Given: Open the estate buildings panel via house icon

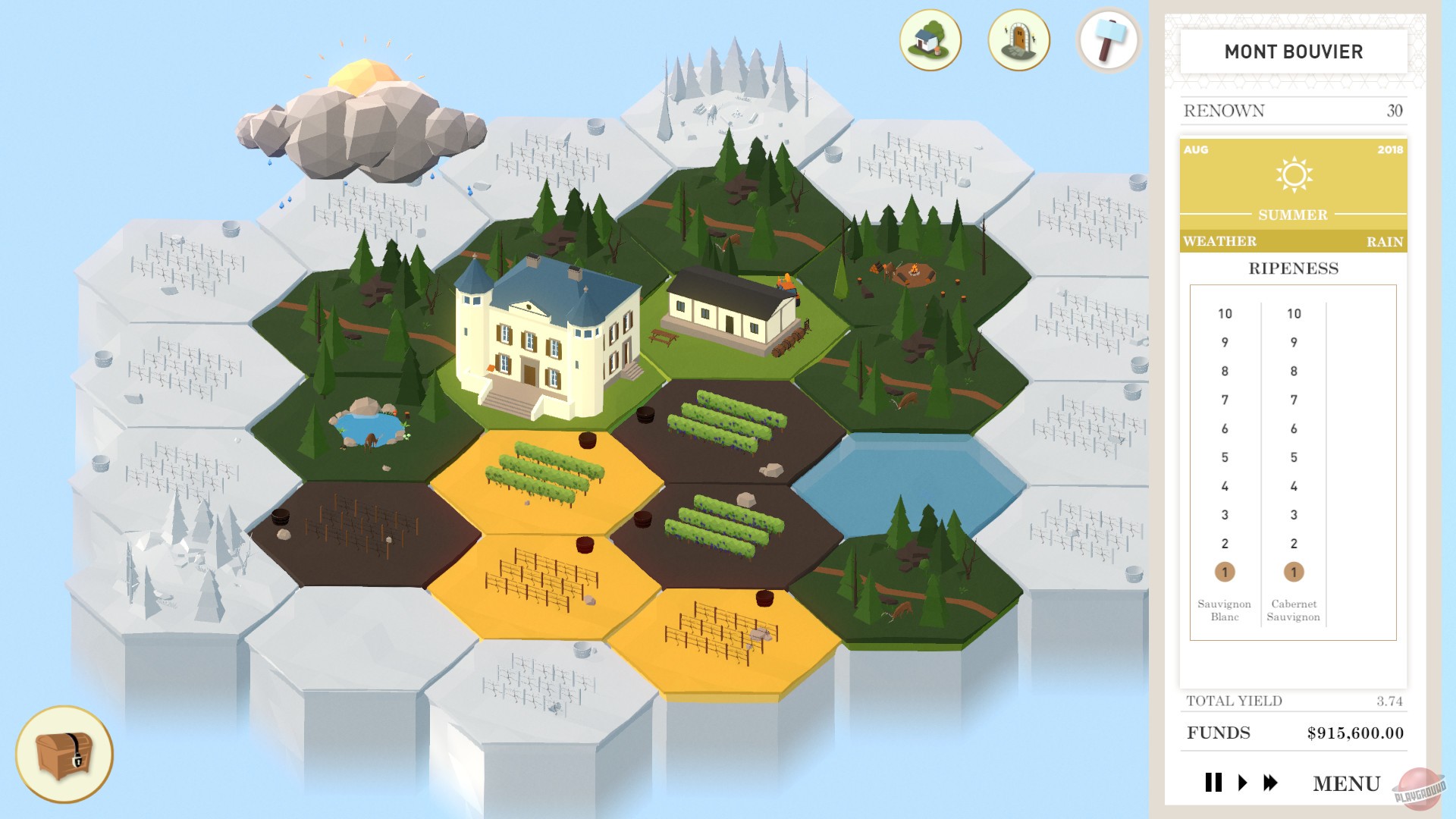Looking at the screenshot, I should tap(928, 39).
